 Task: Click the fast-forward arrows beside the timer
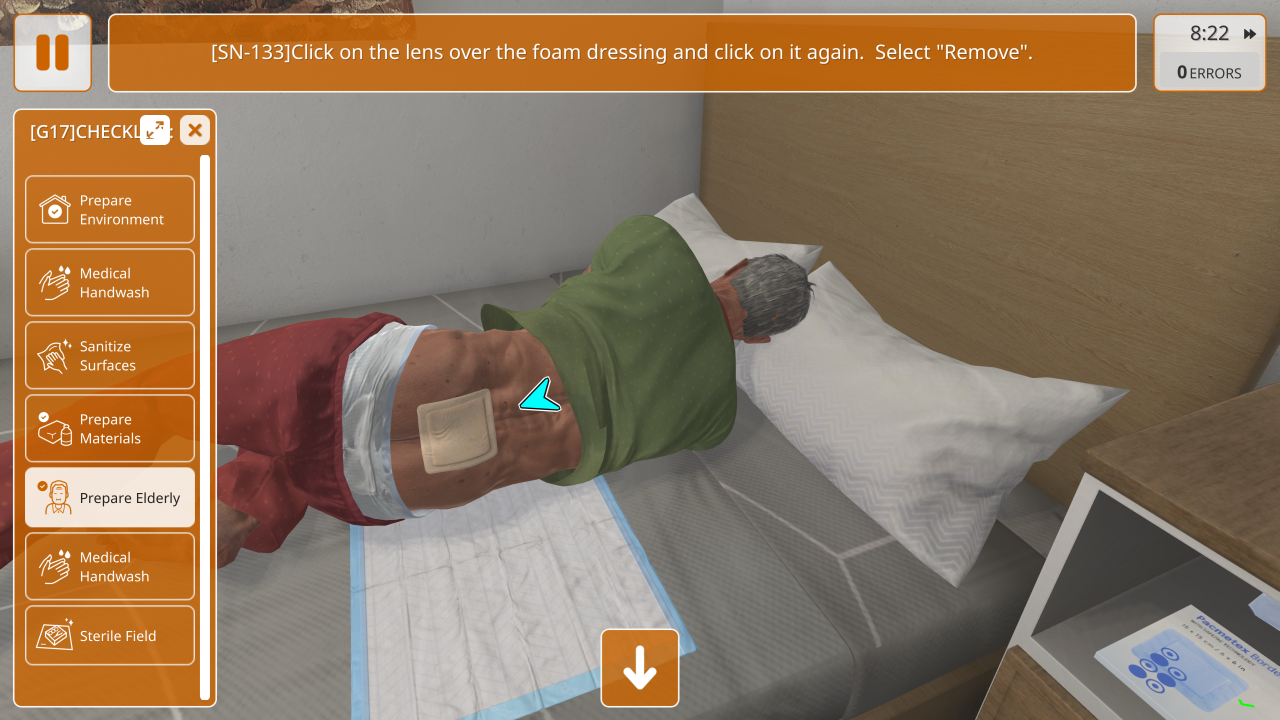coord(1250,34)
